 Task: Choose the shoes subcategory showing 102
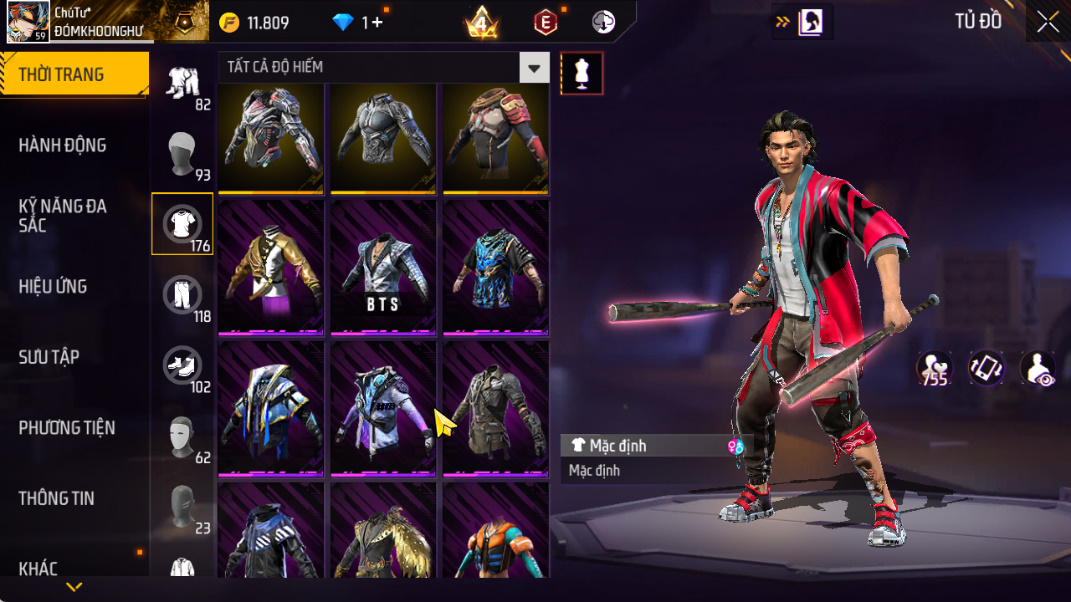tap(182, 366)
